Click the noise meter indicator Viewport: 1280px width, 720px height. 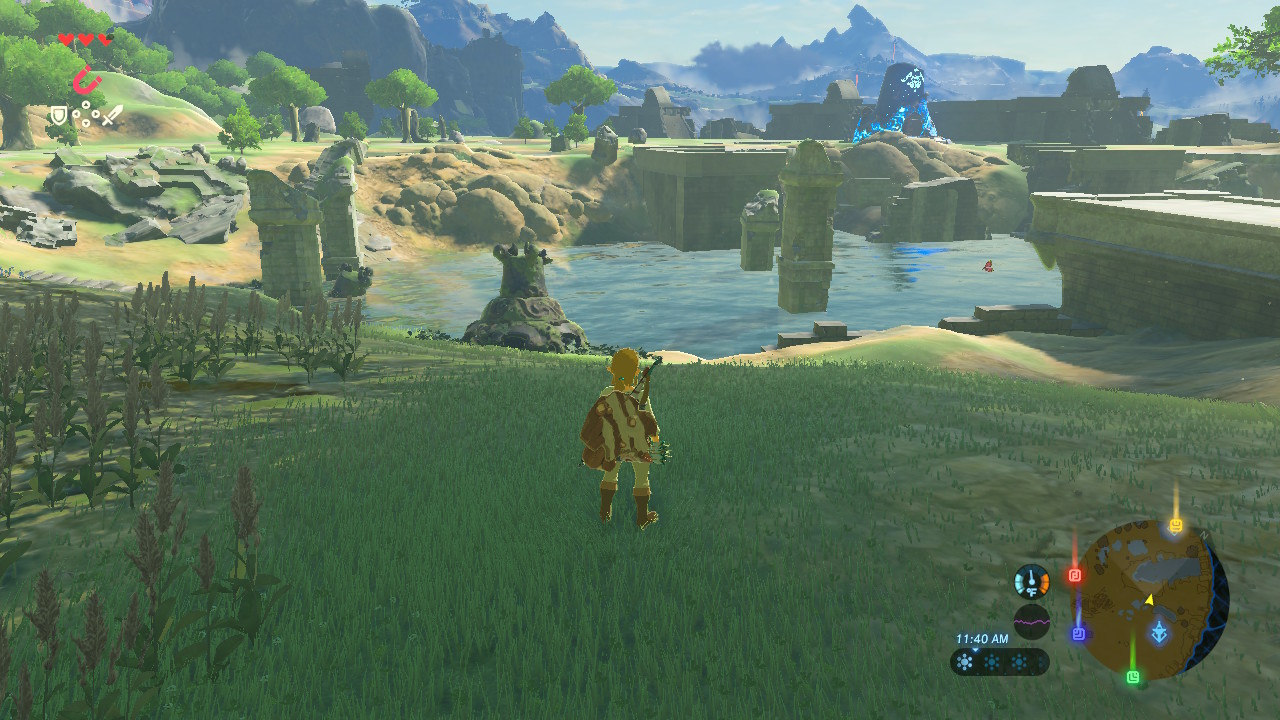coord(1031,619)
